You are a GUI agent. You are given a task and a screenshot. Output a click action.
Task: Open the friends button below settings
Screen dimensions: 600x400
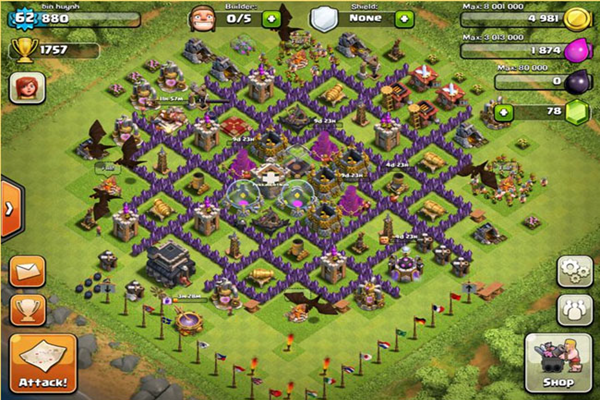[574, 308]
